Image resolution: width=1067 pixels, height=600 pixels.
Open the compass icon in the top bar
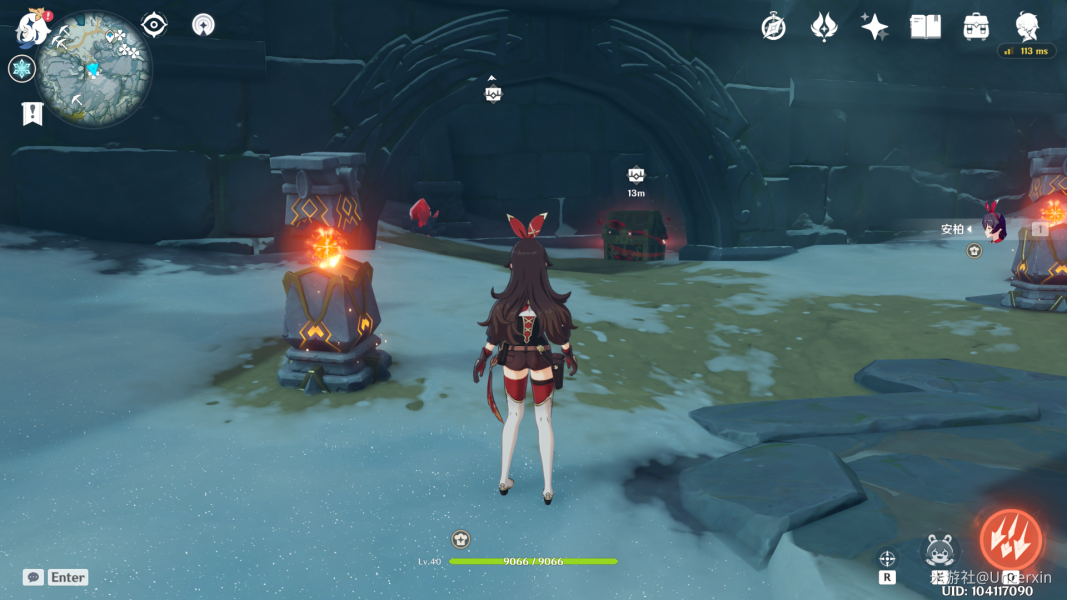coord(773,27)
